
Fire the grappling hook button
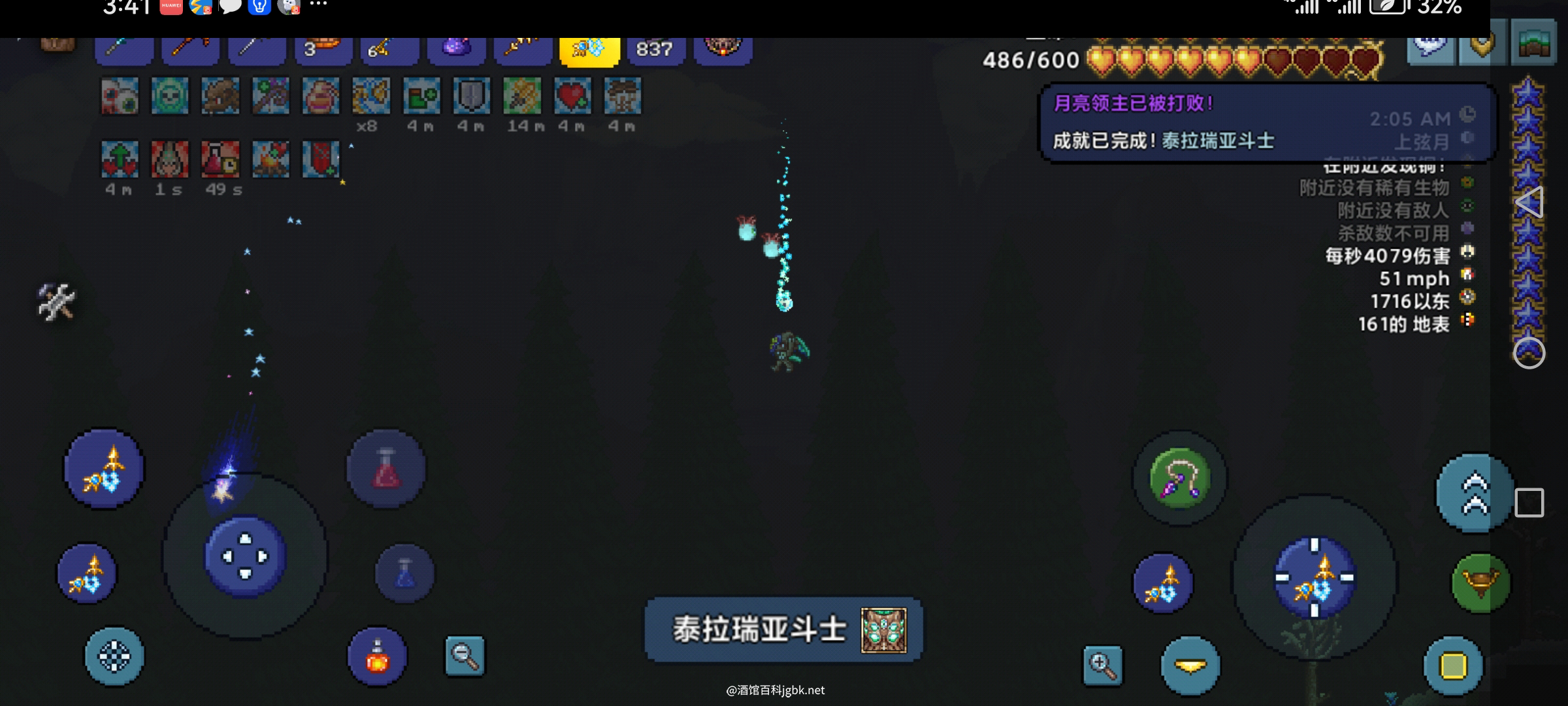(x=1179, y=479)
